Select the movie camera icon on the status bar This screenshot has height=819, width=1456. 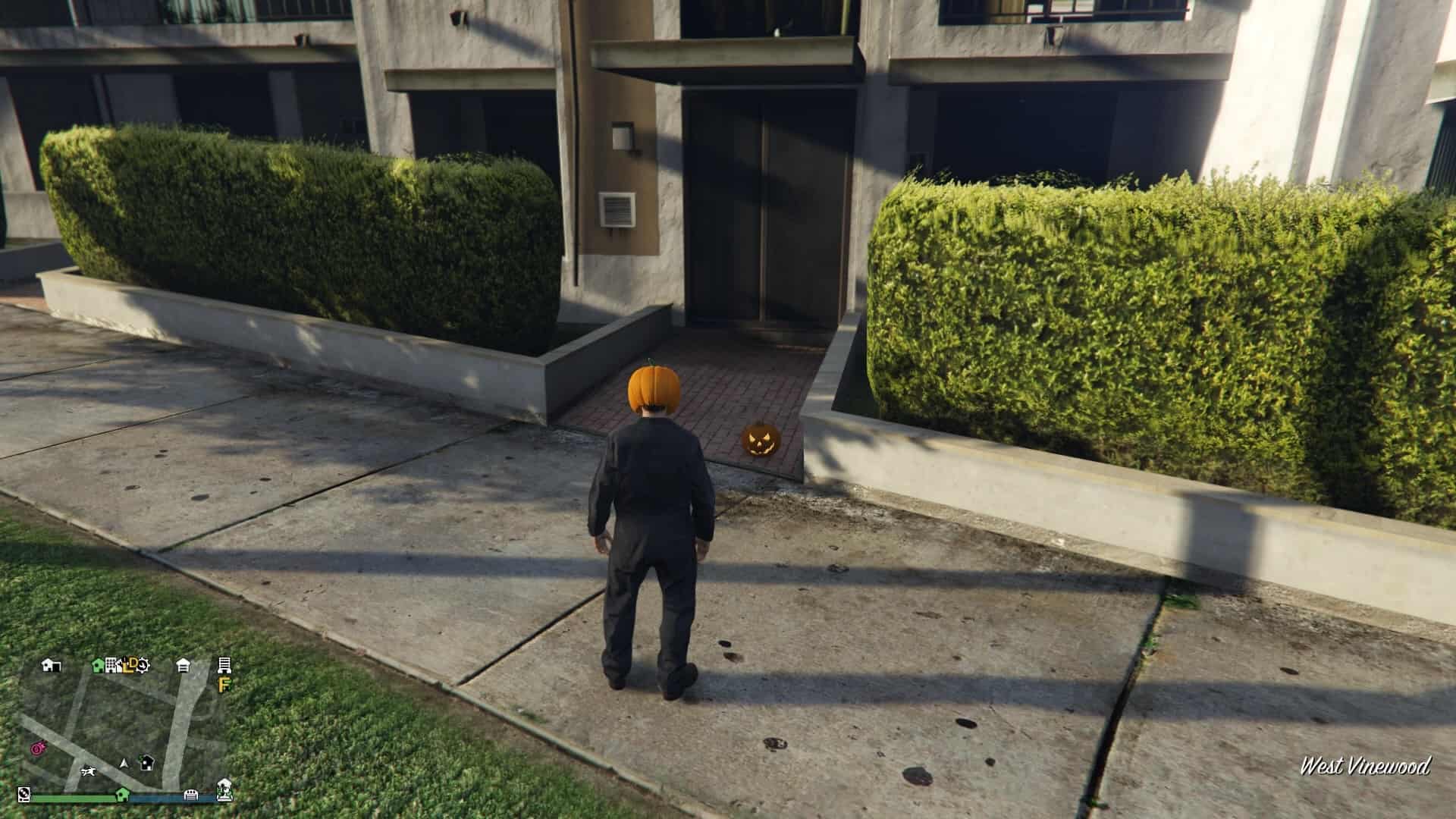(x=24, y=794)
